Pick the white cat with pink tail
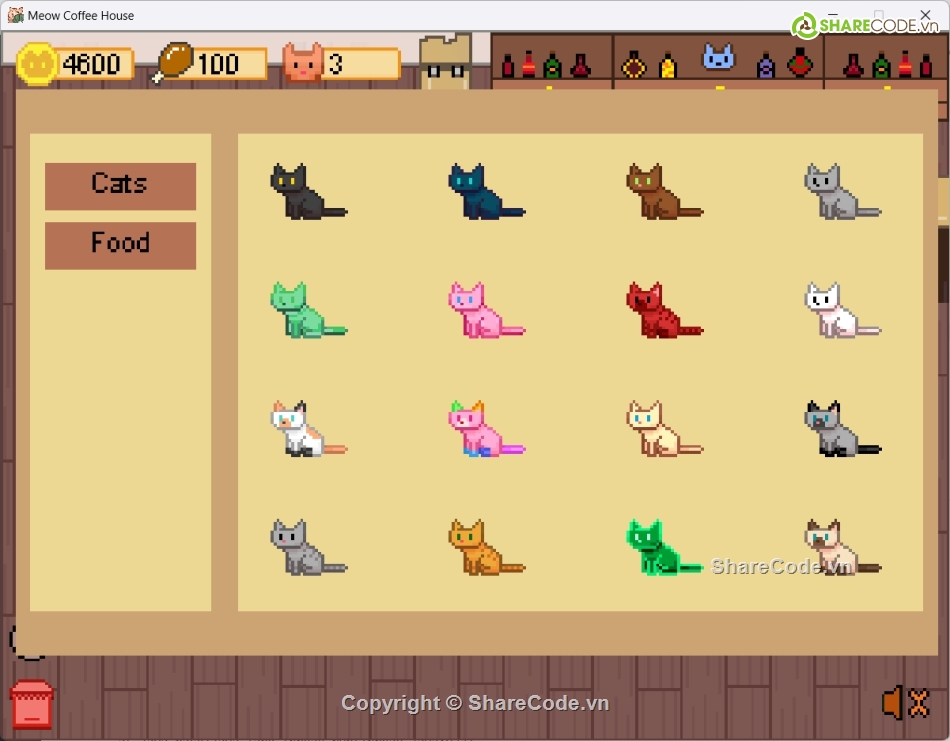The height and width of the screenshot is (741, 950). 835,310
